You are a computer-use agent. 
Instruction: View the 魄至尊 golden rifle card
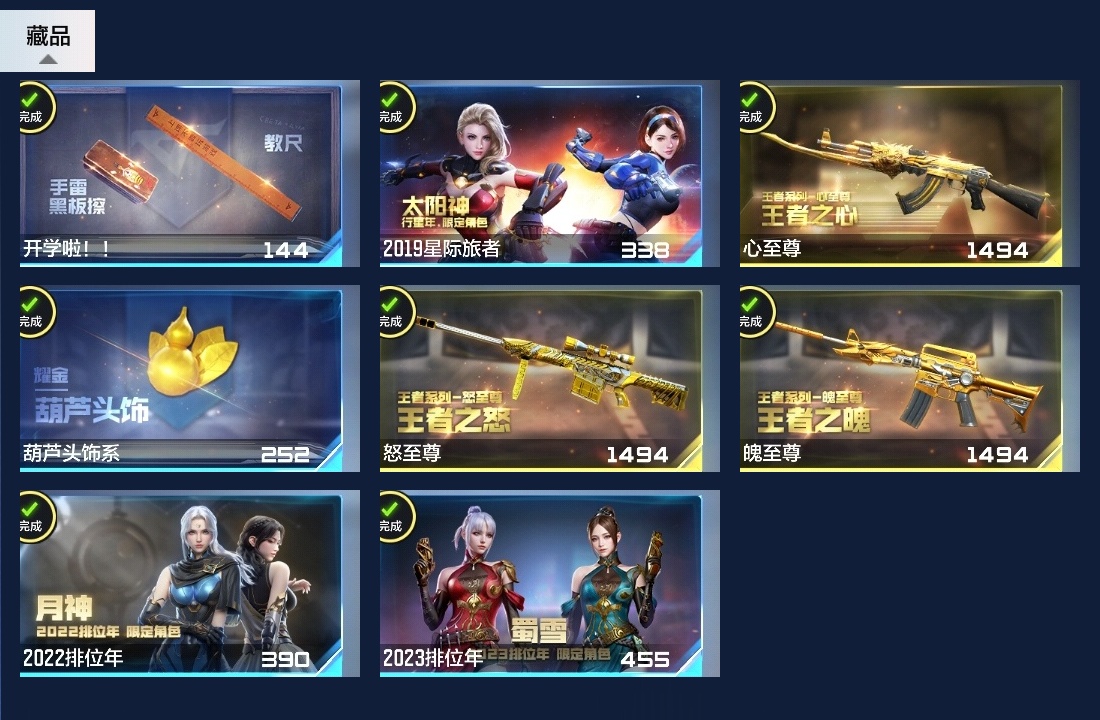(x=901, y=379)
